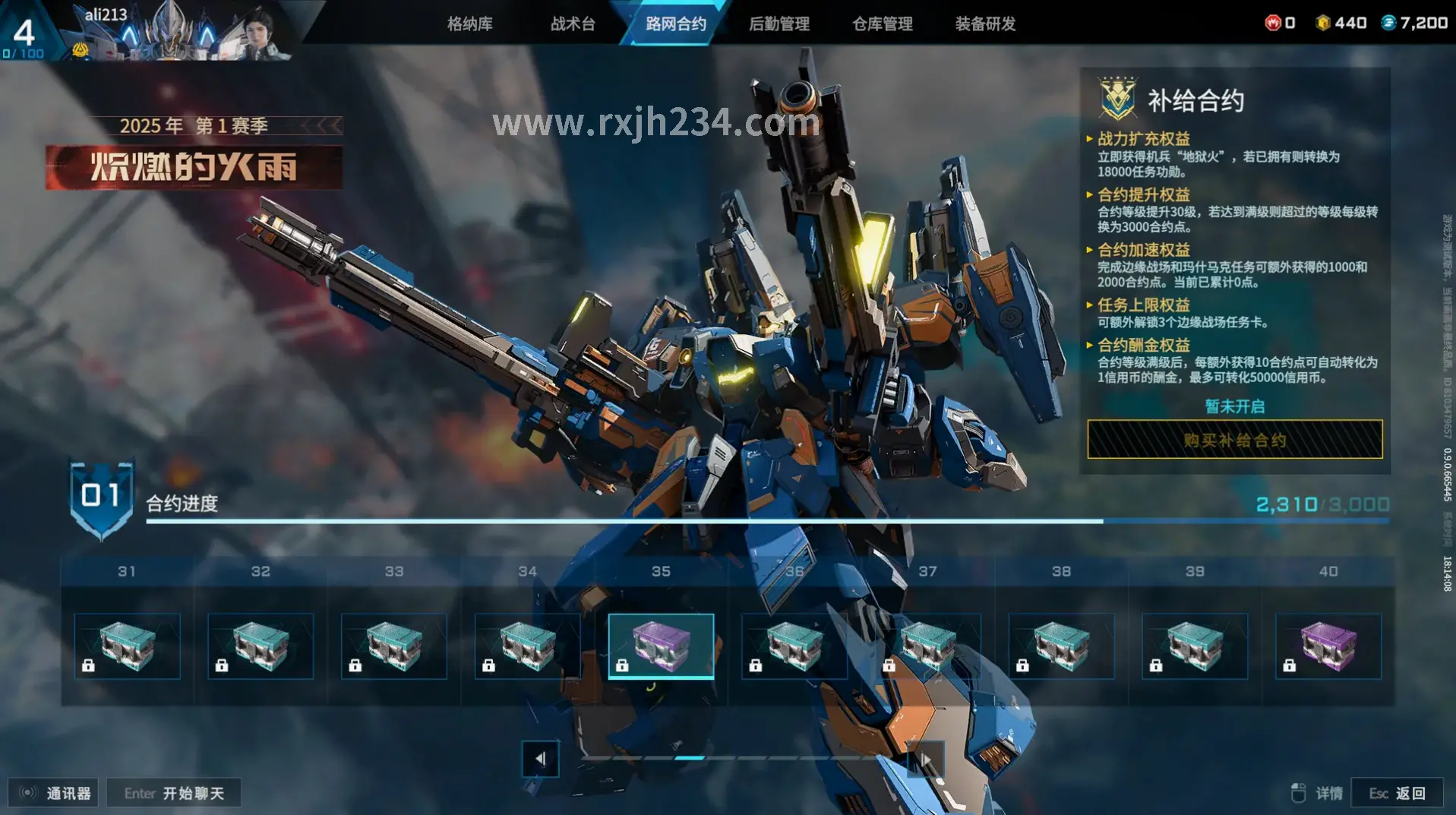Show the next page of contract rewards
Image resolution: width=1456 pixels, height=815 pixels.
tap(926, 758)
